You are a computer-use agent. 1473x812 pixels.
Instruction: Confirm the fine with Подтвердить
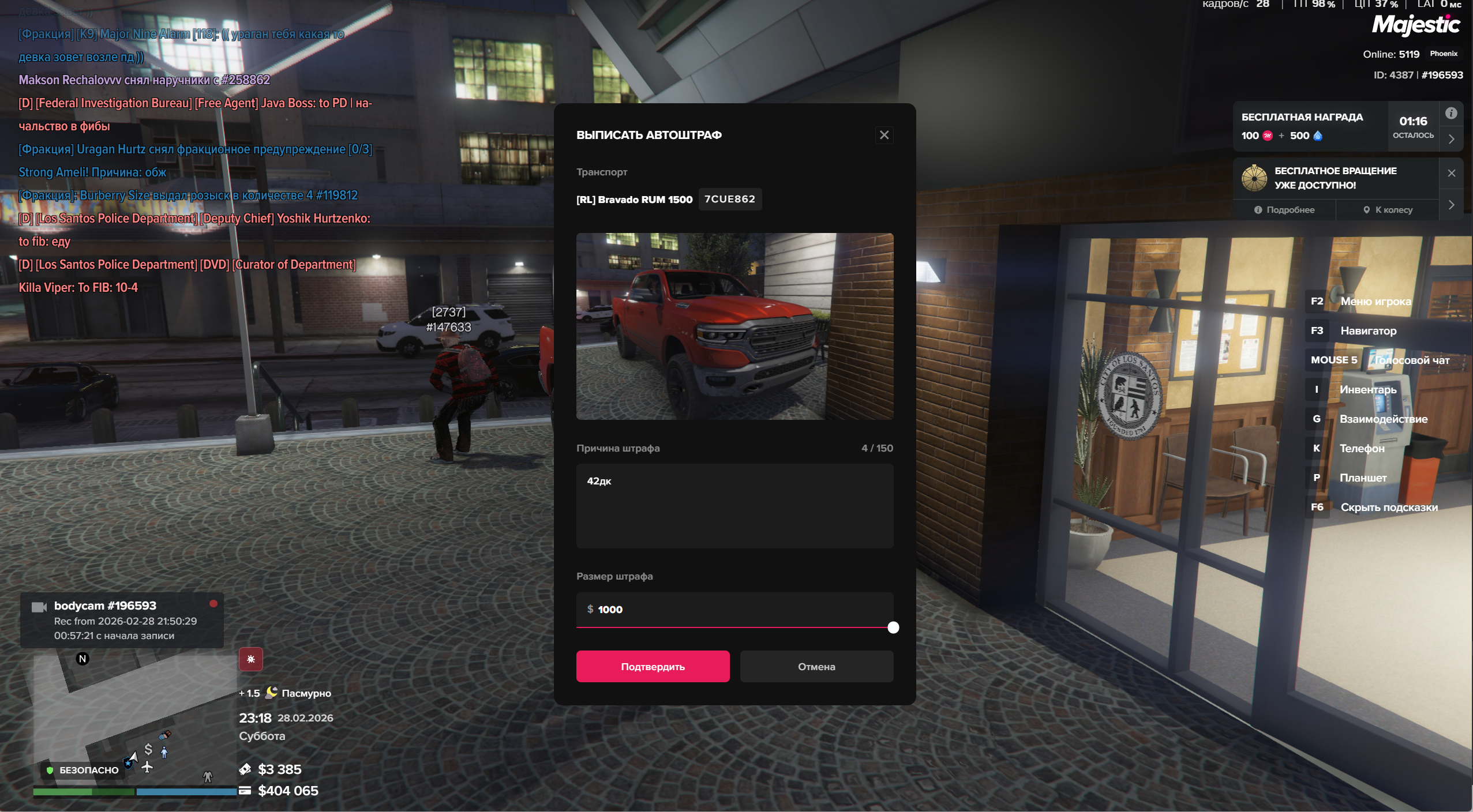pos(653,667)
